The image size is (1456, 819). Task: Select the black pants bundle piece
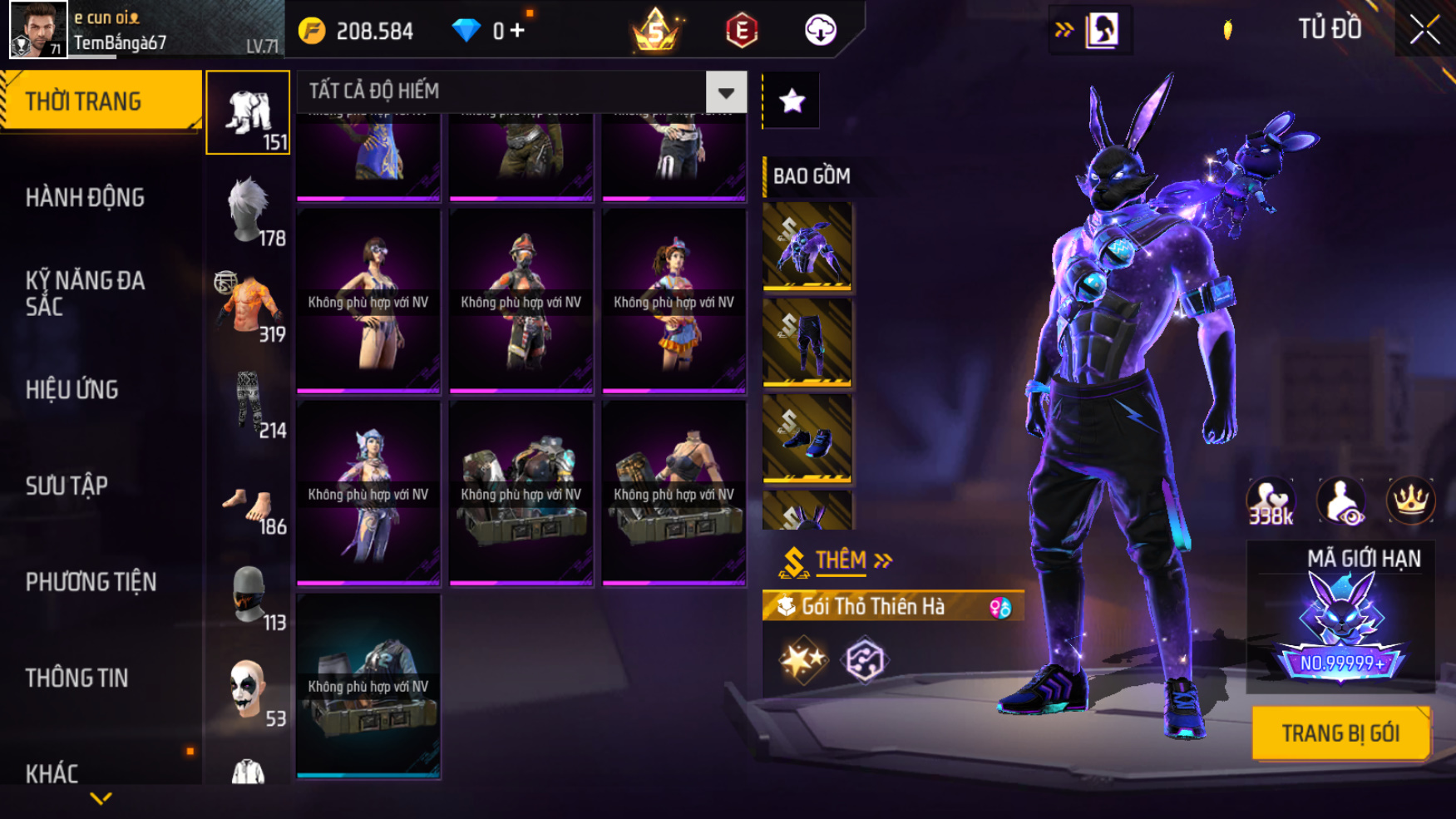tap(807, 343)
